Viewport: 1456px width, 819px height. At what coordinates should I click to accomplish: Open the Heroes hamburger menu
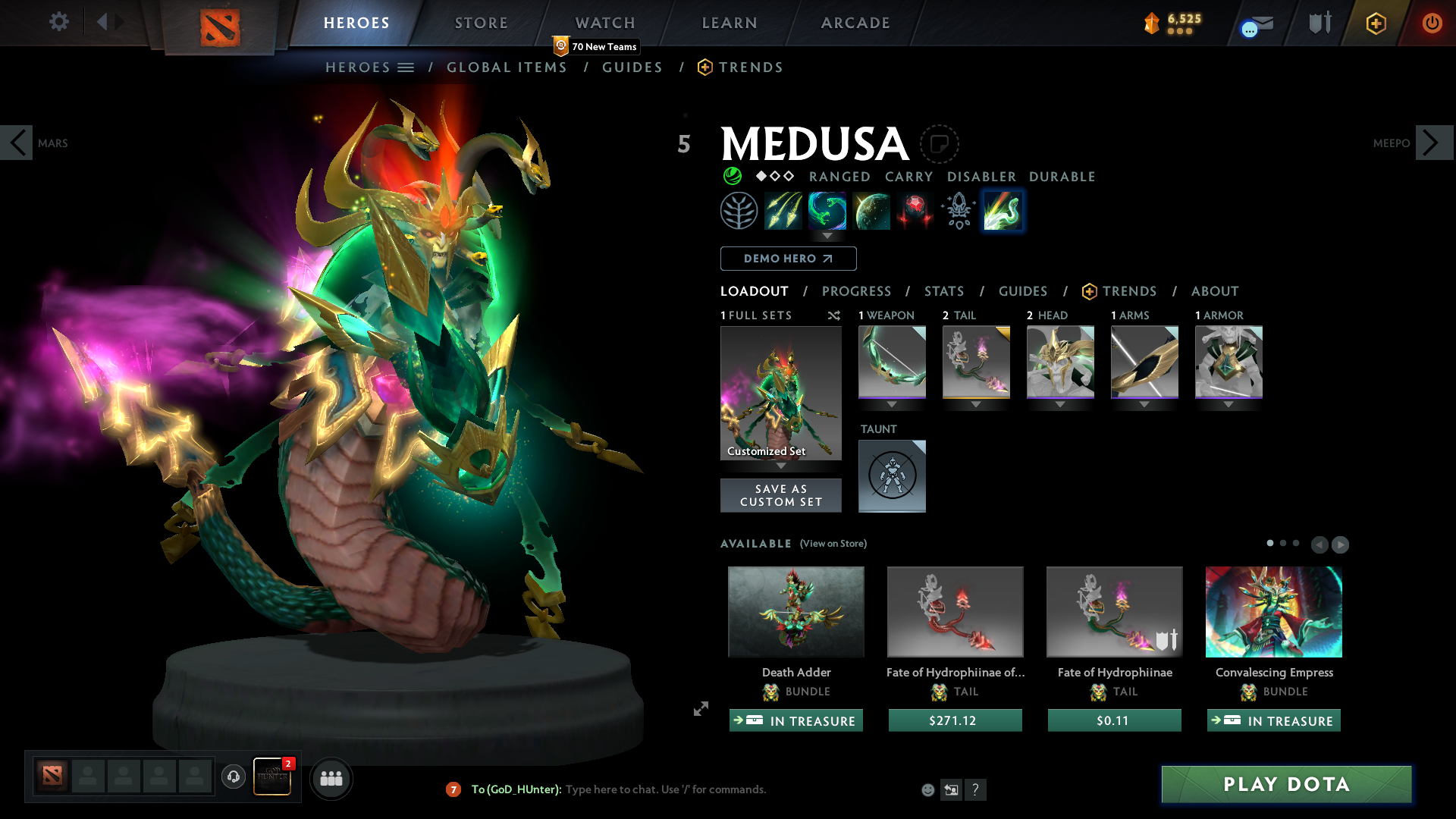tap(407, 67)
